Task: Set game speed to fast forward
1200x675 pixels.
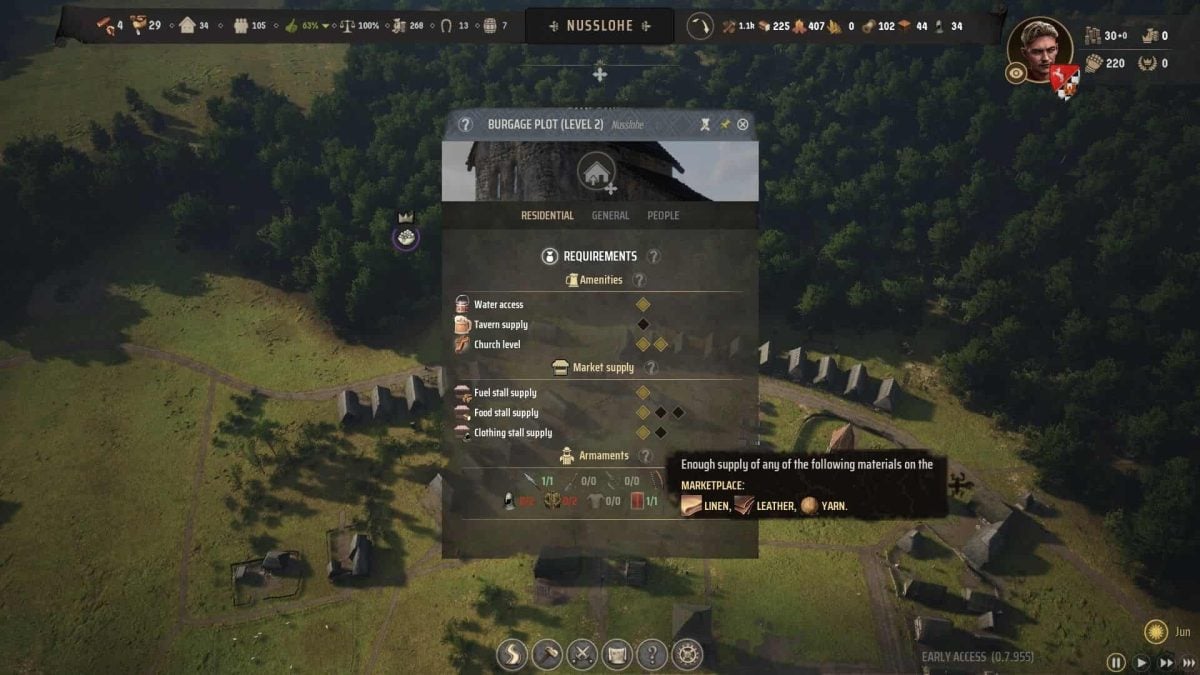Action: 1166,662
